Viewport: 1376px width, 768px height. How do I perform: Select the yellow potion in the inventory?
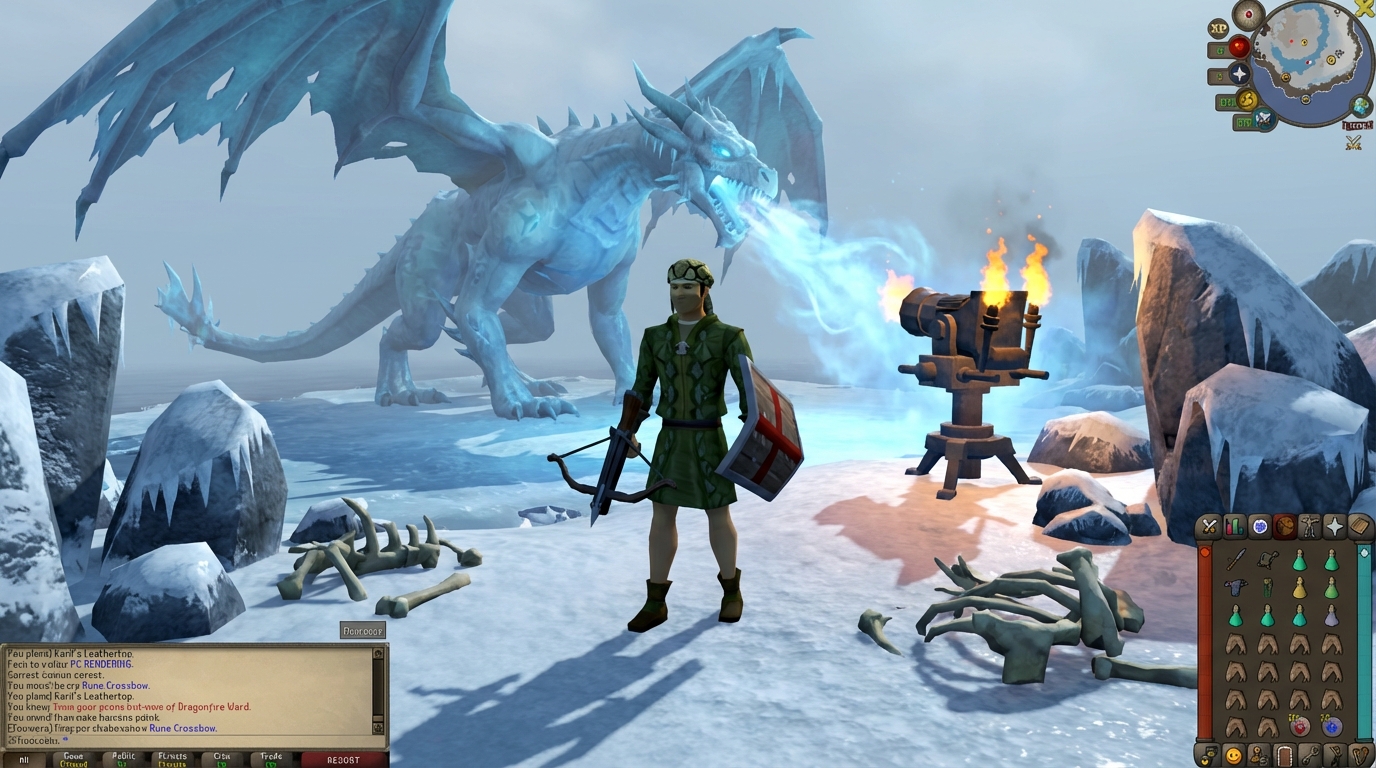[1299, 588]
